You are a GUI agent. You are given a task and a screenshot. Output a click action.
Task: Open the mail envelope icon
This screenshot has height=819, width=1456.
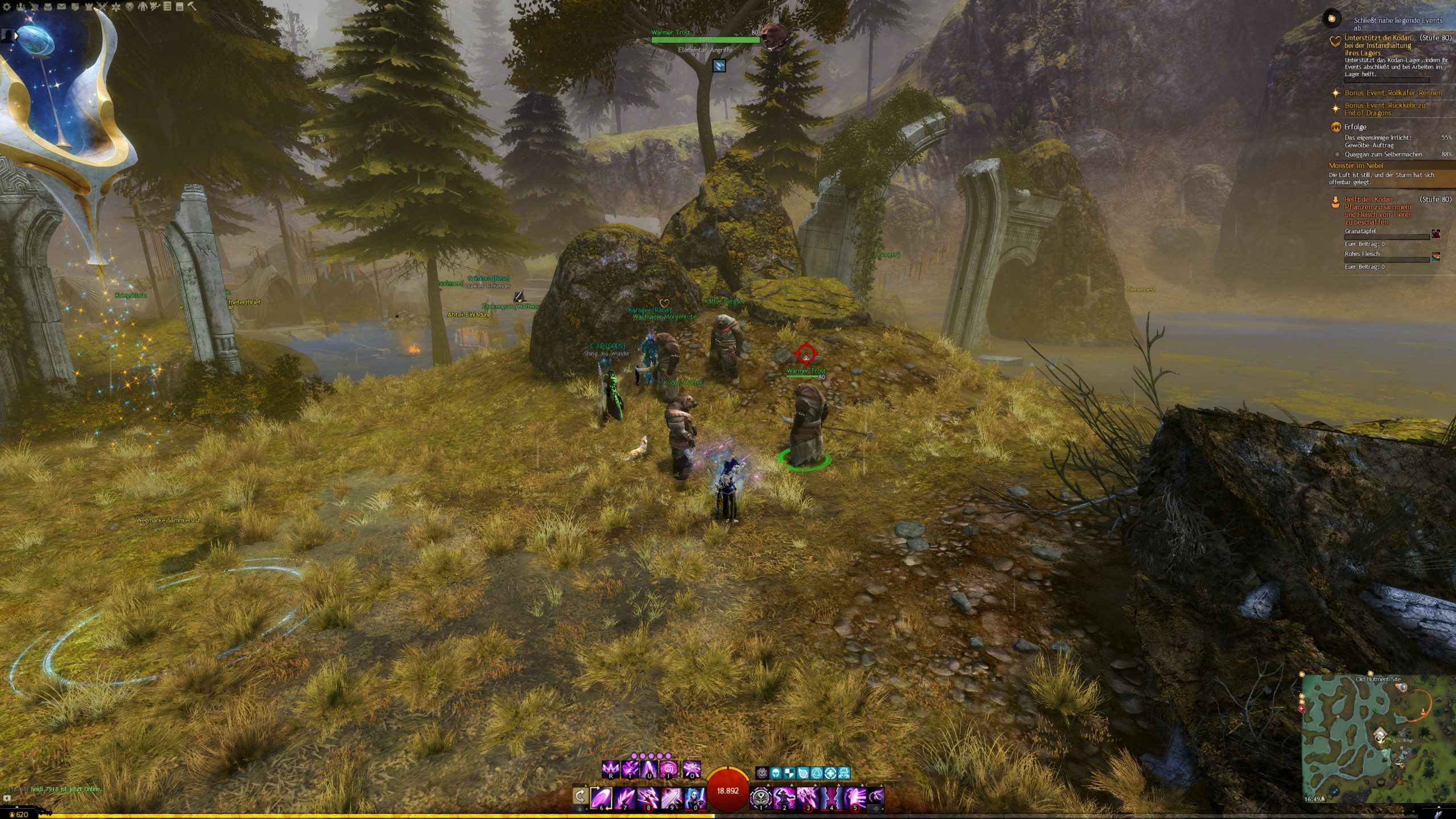pyautogui.click(x=61, y=7)
